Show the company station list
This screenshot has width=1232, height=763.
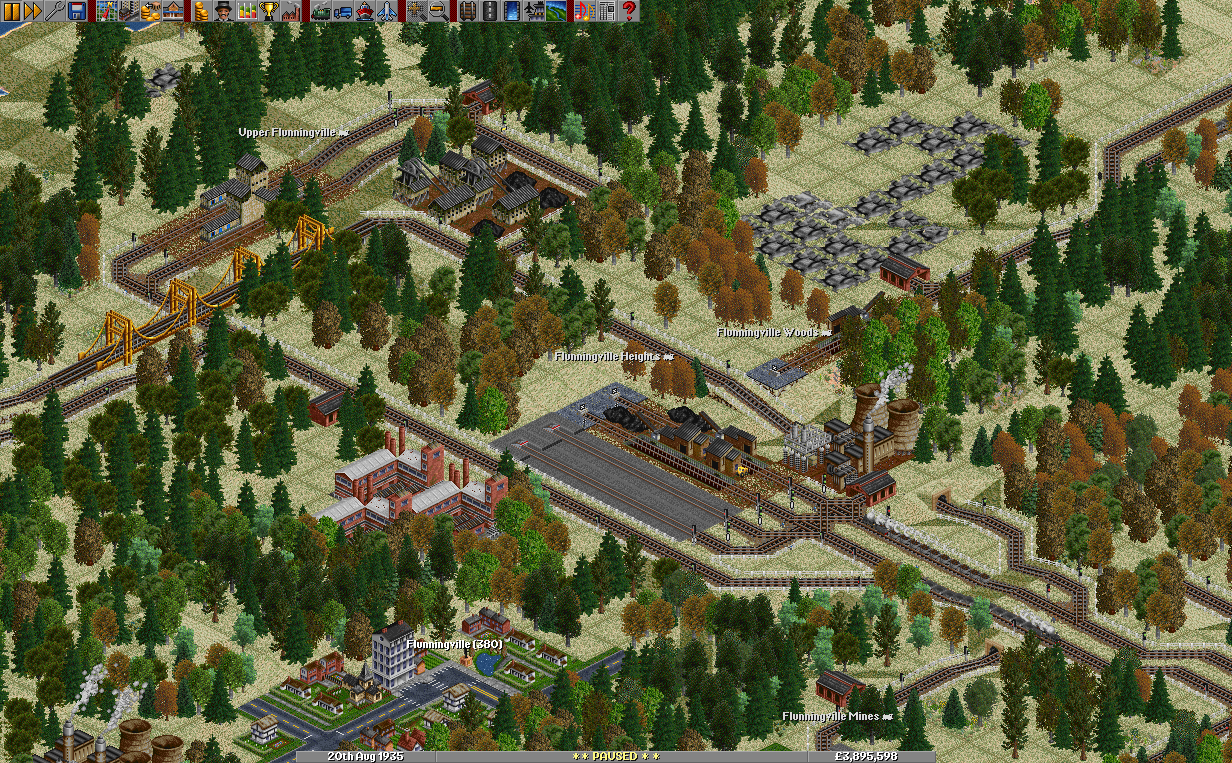(173, 11)
